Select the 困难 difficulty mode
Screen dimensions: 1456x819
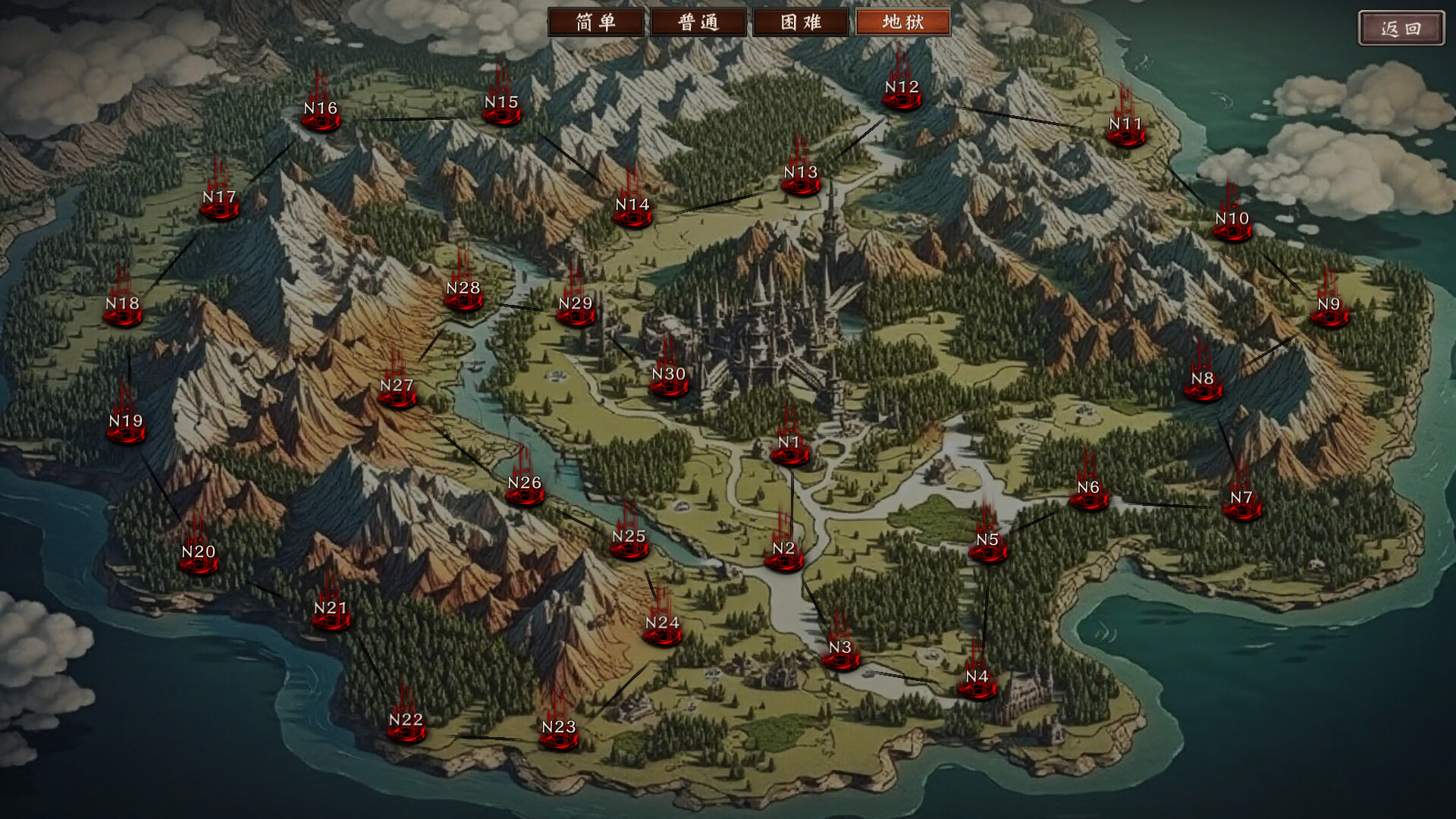click(x=799, y=22)
